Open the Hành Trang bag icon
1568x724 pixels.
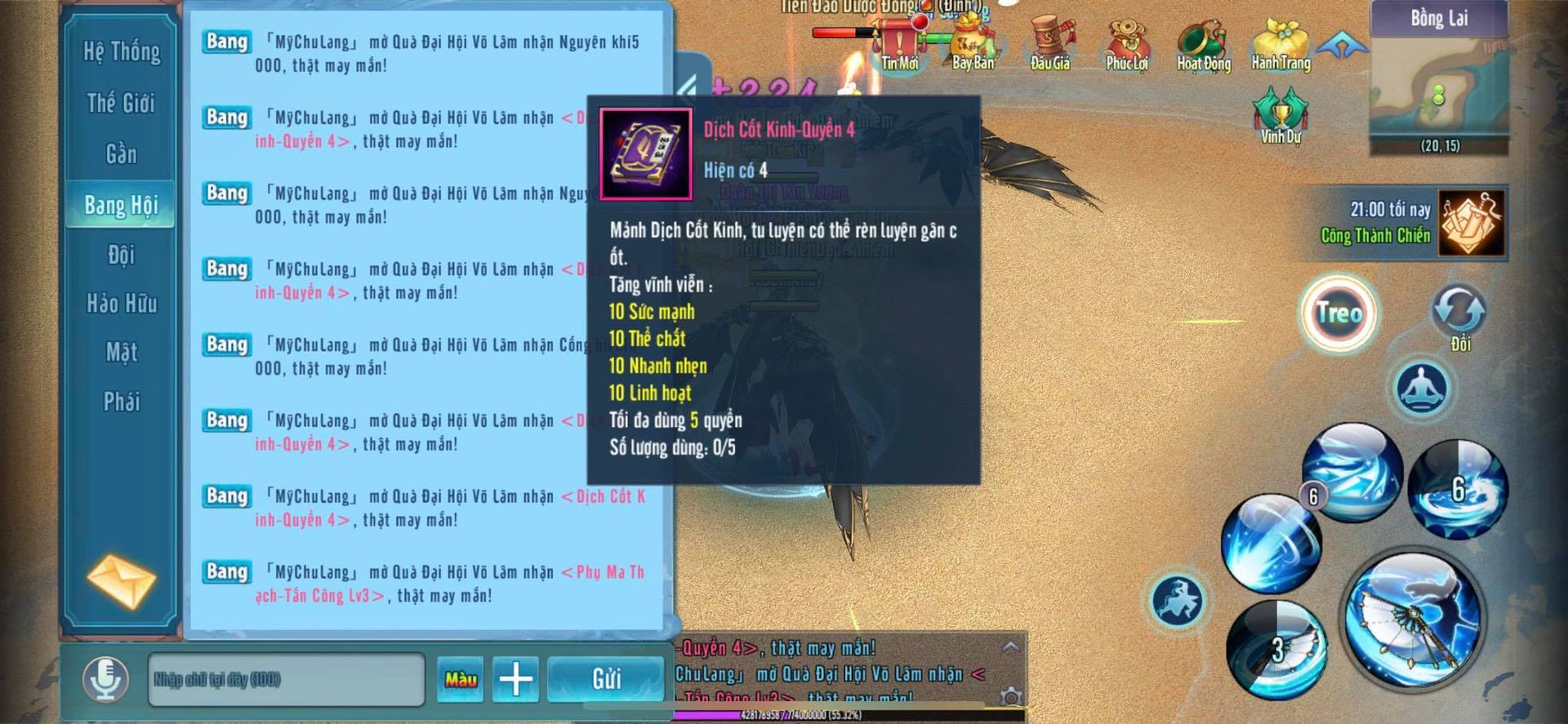coord(1281,46)
